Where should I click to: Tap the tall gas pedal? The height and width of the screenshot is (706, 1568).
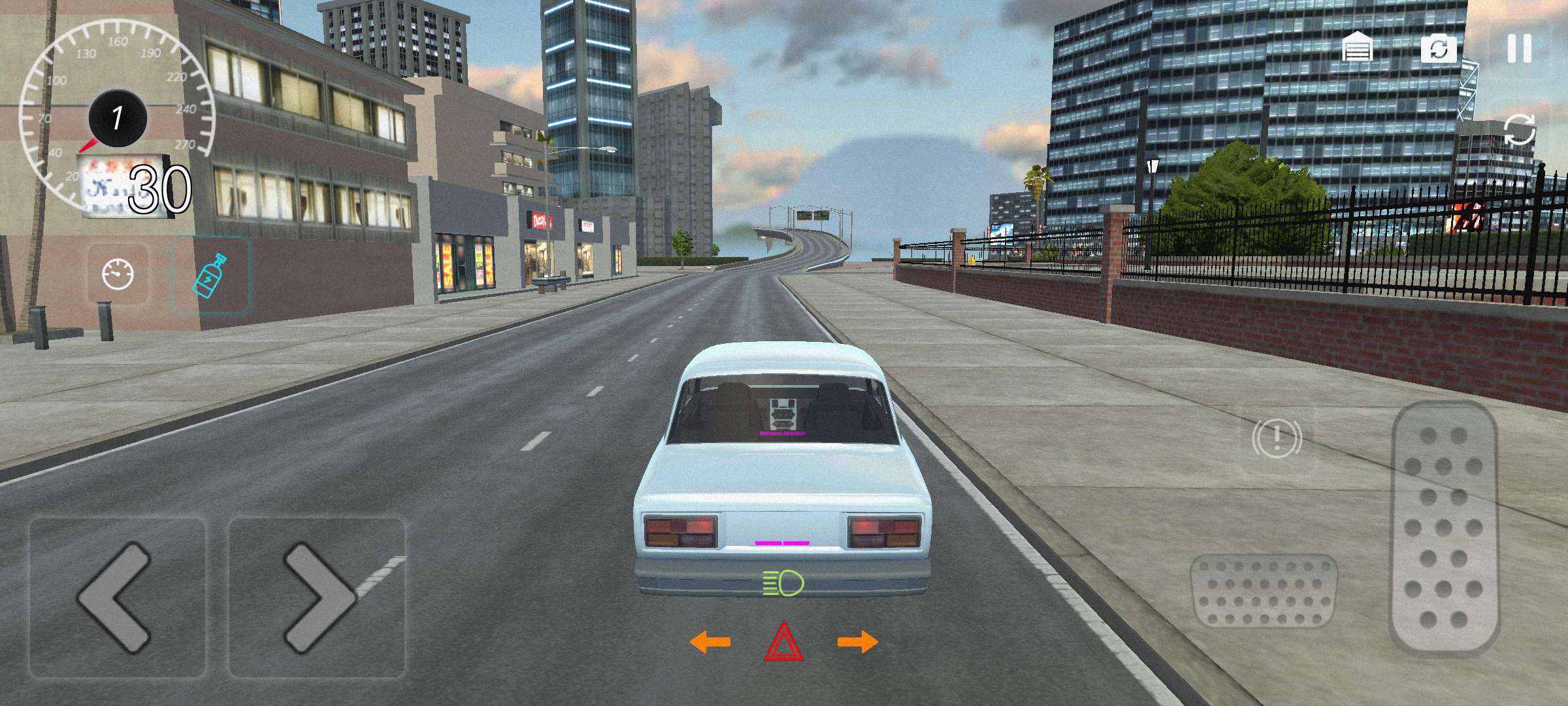[1444, 528]
